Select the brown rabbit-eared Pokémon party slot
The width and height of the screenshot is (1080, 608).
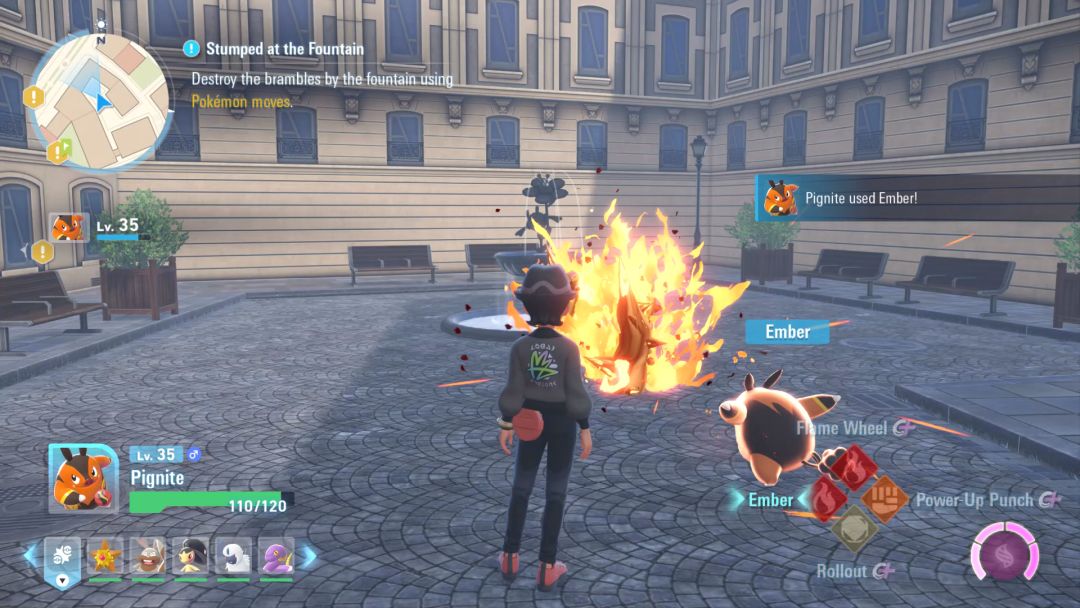point(148,556)
